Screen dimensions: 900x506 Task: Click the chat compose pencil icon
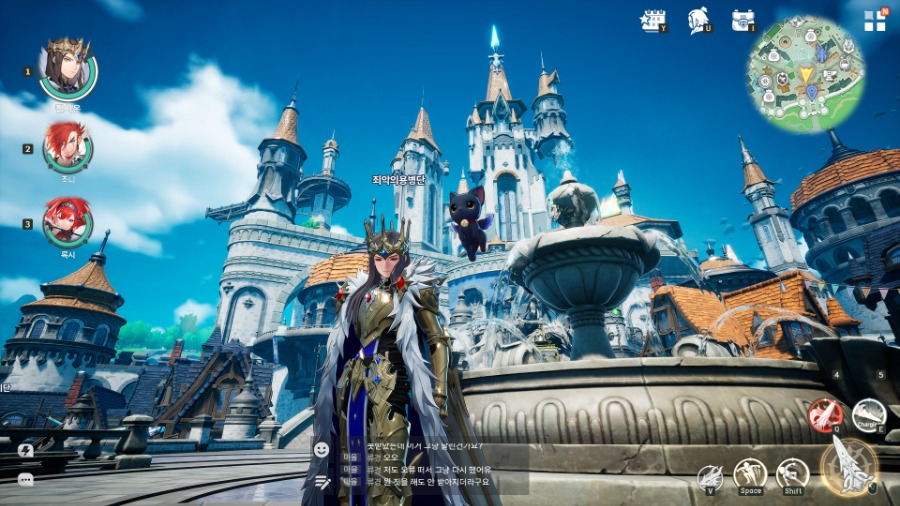[x=321, y=481]
